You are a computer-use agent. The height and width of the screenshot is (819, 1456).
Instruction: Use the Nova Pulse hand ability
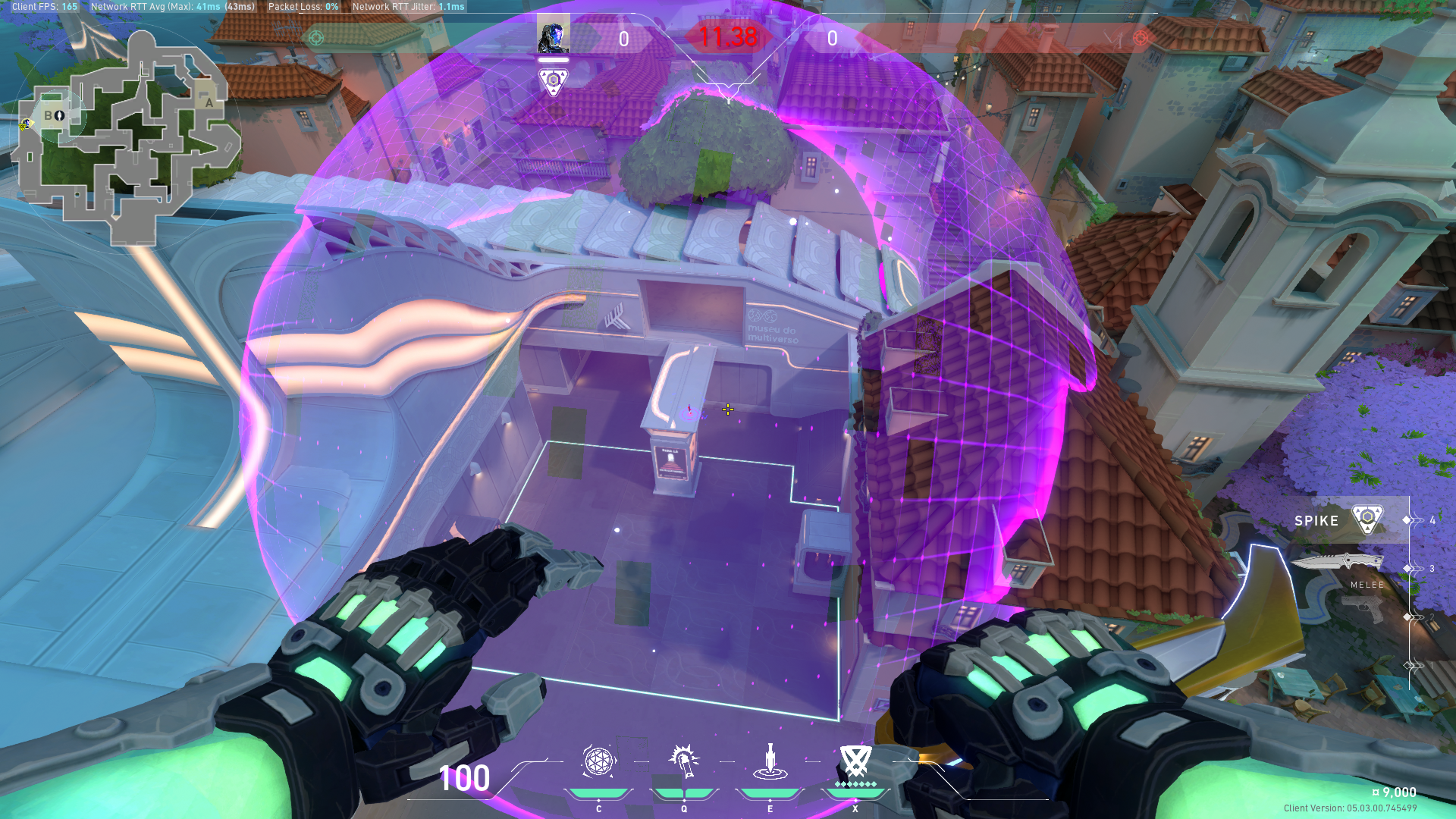pos(684,761)
